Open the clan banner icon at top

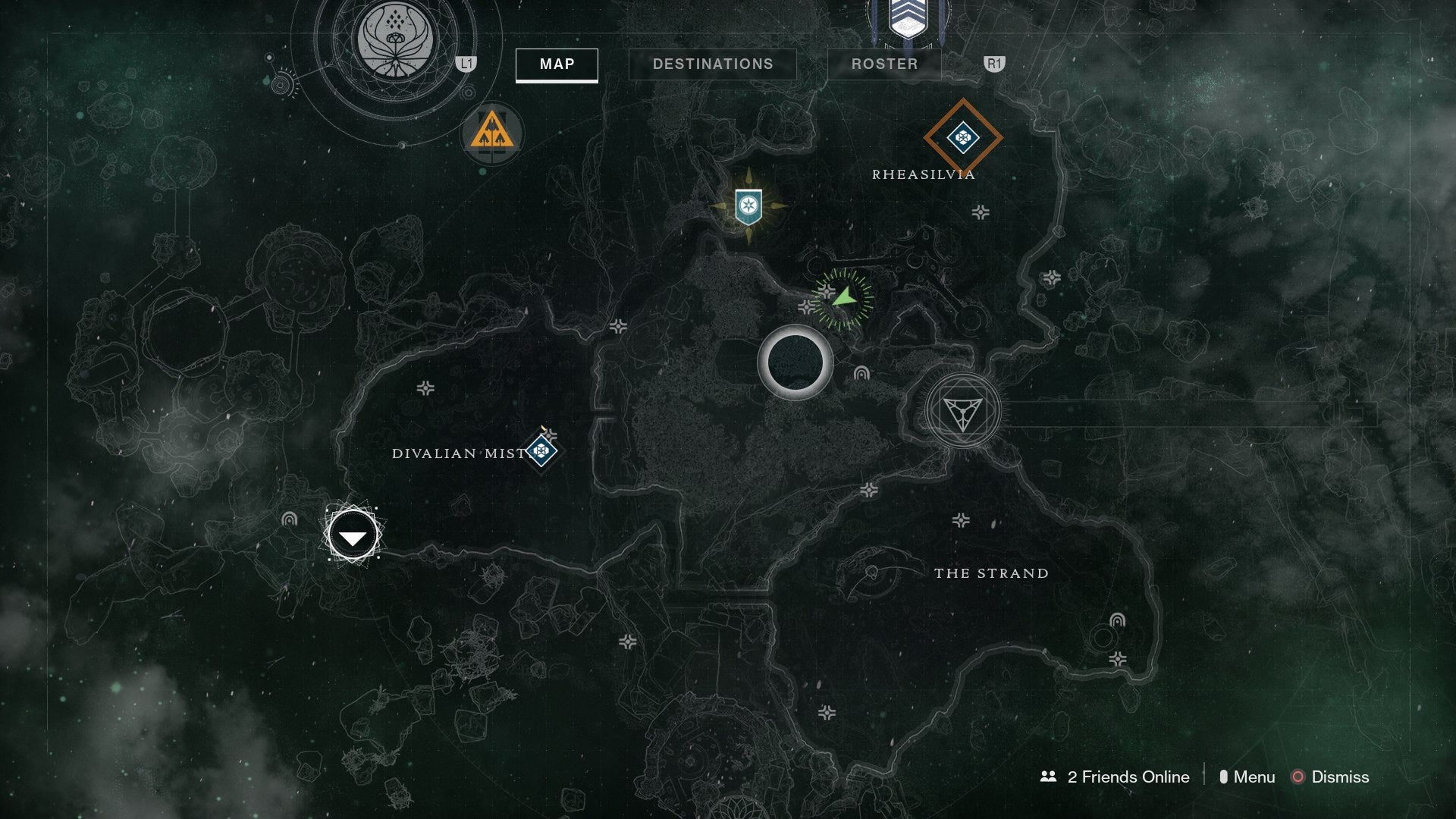click(910, 19)
